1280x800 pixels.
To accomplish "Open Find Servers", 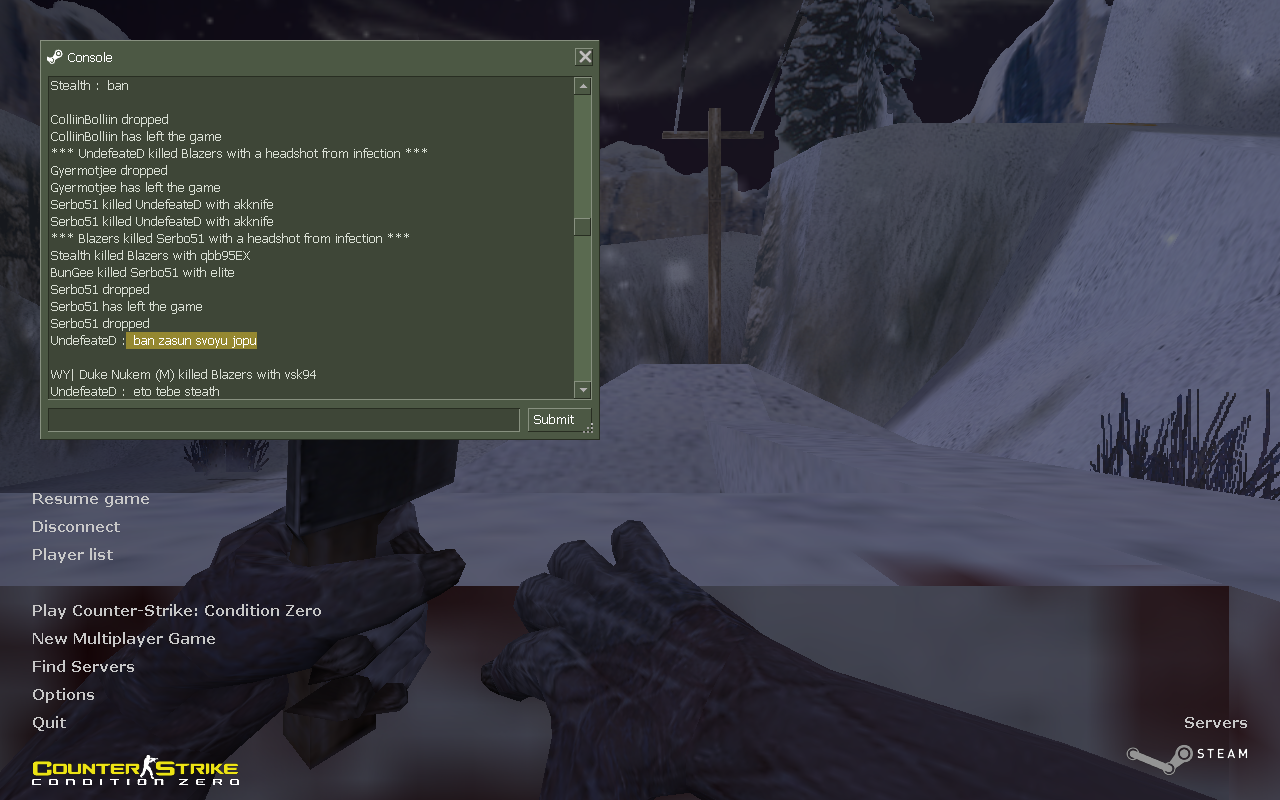I will (82, 667).
